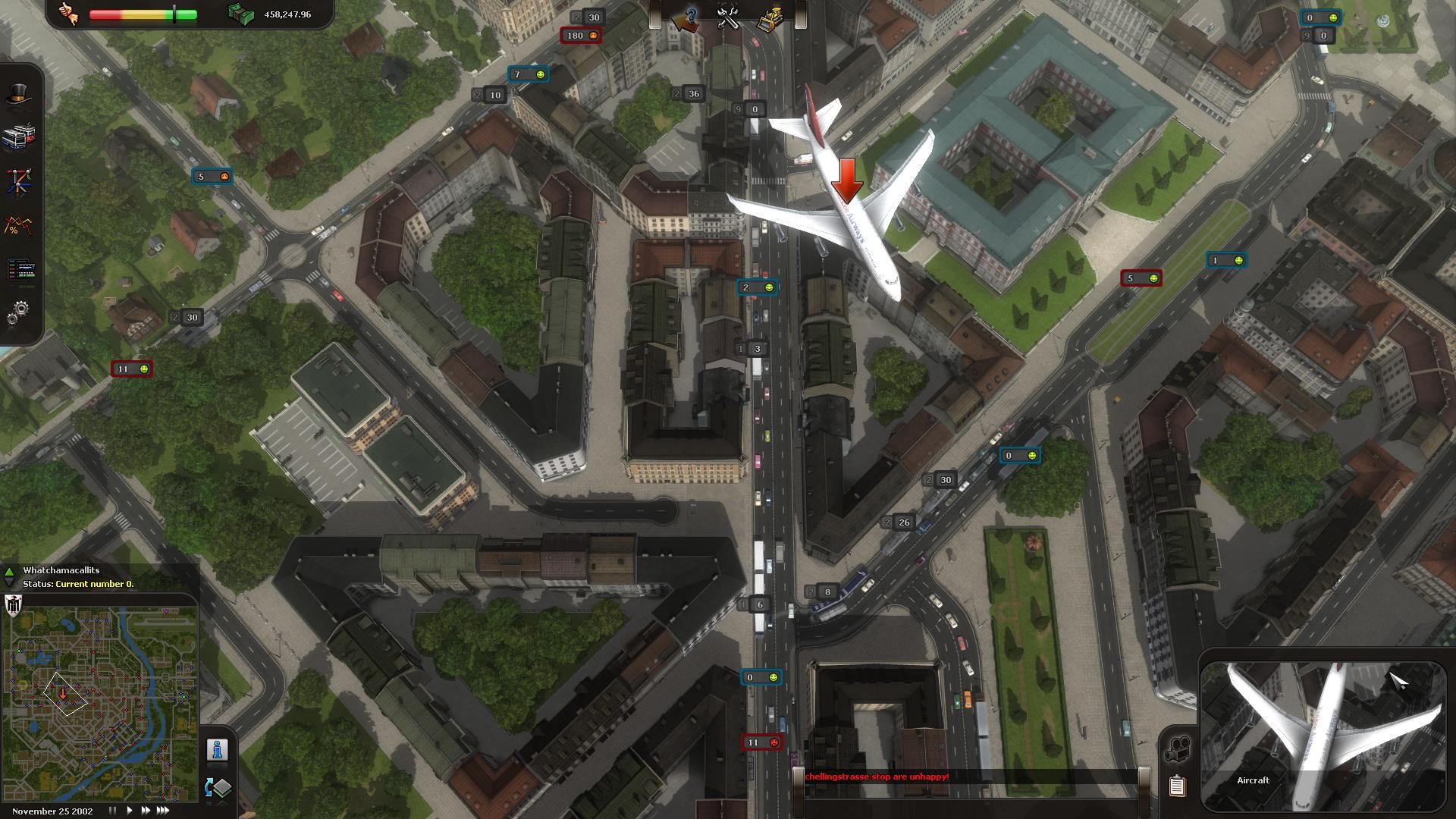Select fastest game speed with triple arrows

coord(162,810)
